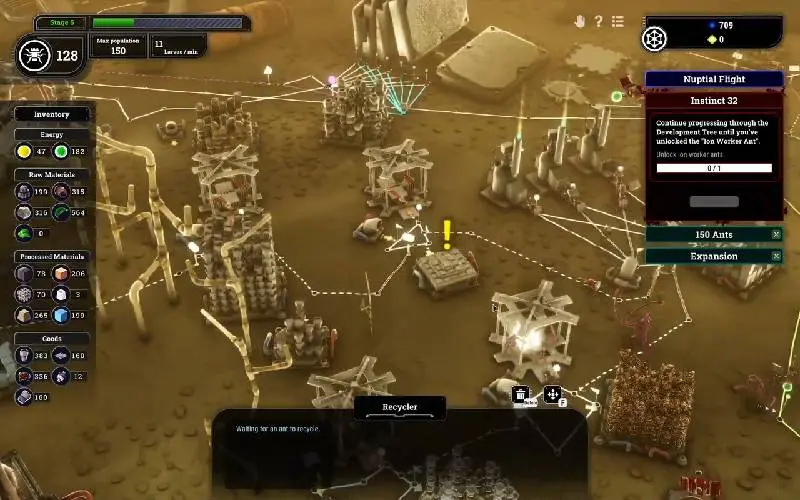
Task: Open the help question mark icon
Action: point(599,21)
